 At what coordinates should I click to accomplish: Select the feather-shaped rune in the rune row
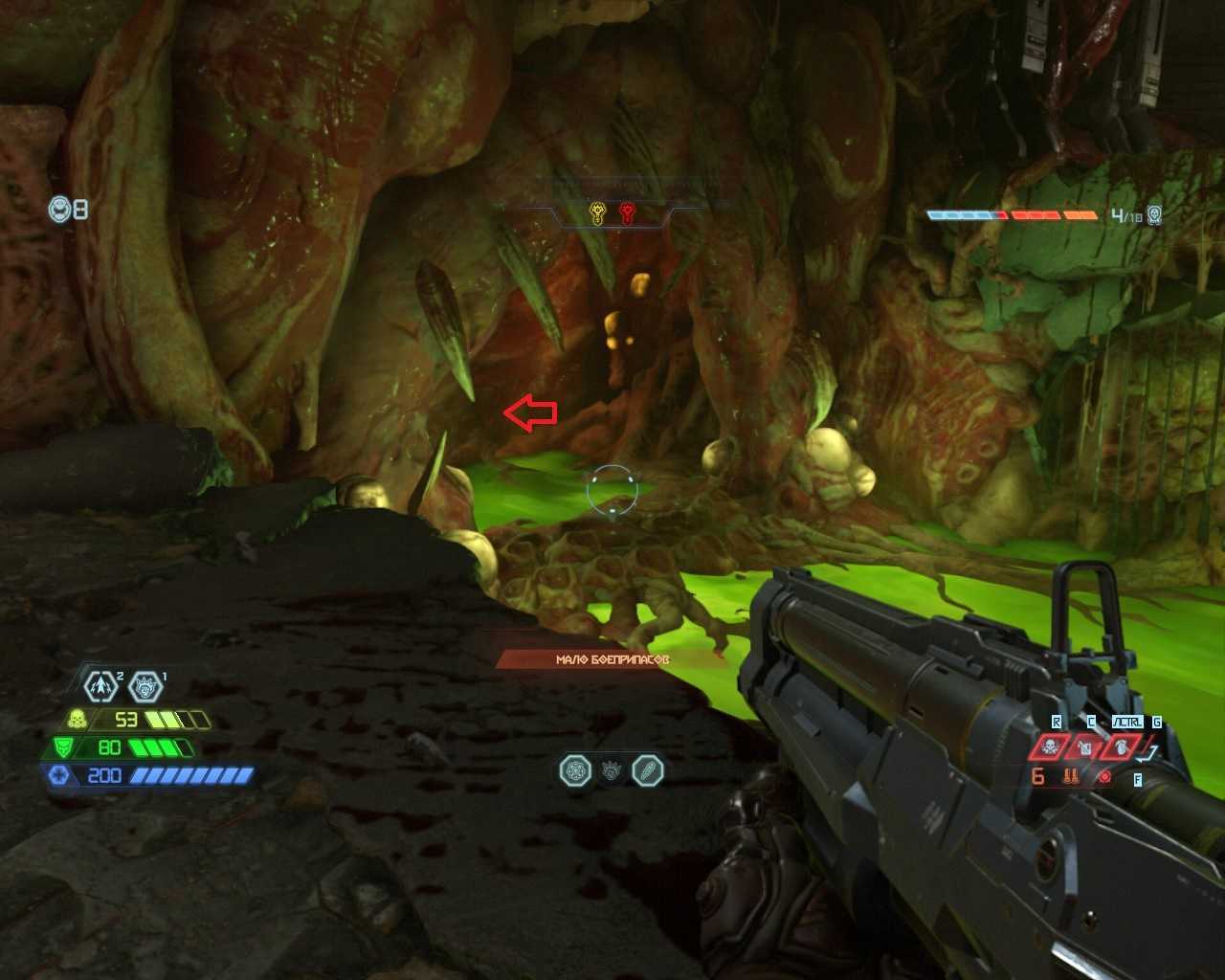(x=648, y=770)
